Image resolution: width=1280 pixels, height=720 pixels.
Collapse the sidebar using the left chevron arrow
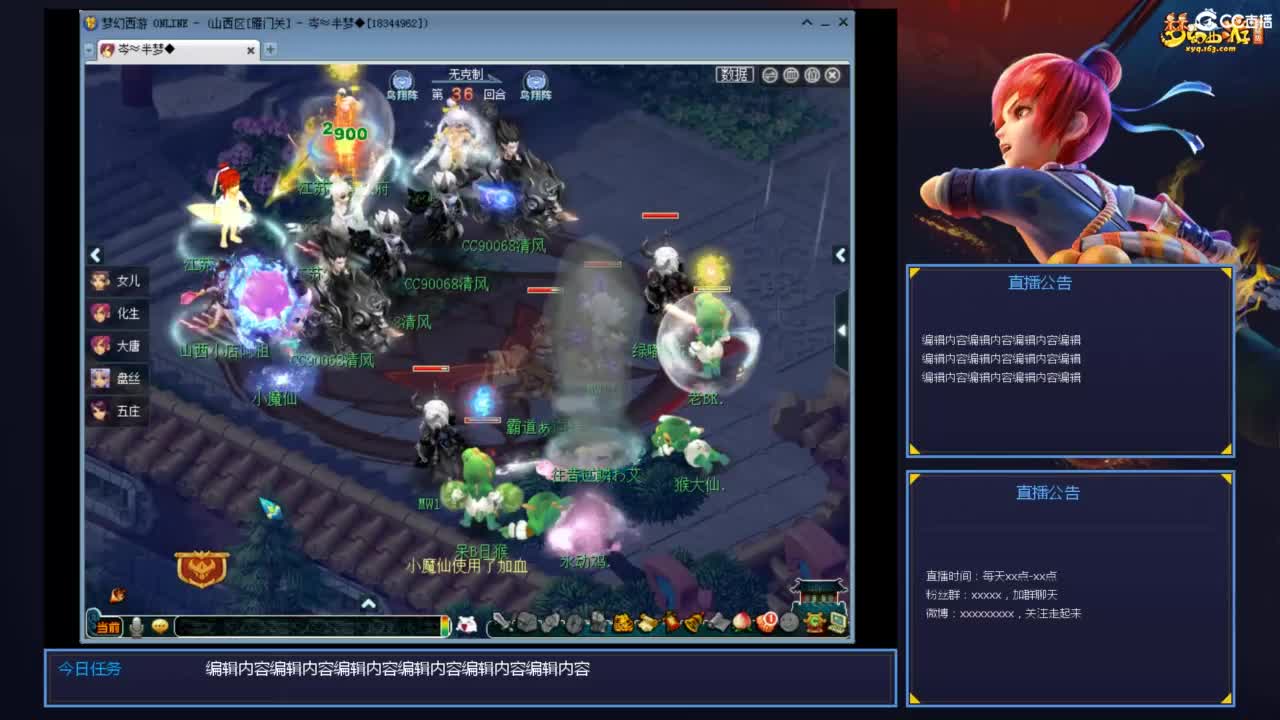95,256
